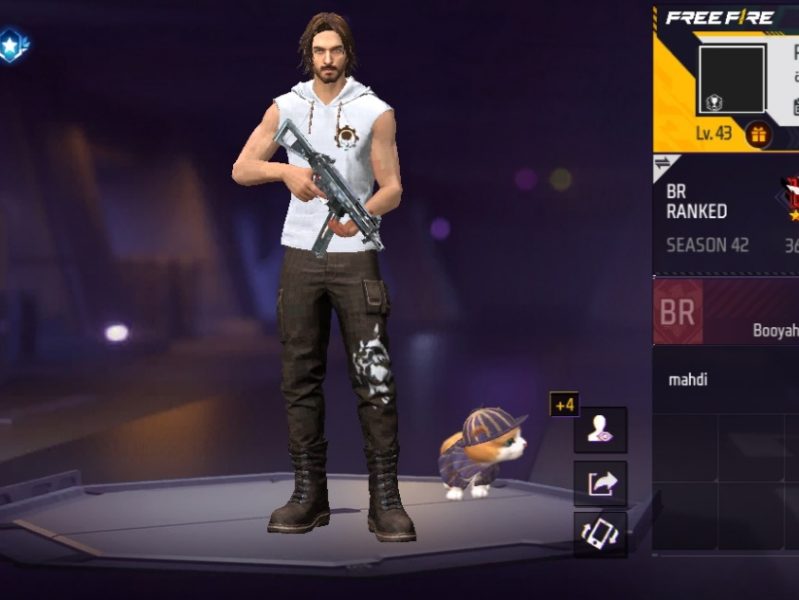This screenshot has height=600, width=799.
Task: Rotate the screen with the phone icon button
Action: (600, 536)
